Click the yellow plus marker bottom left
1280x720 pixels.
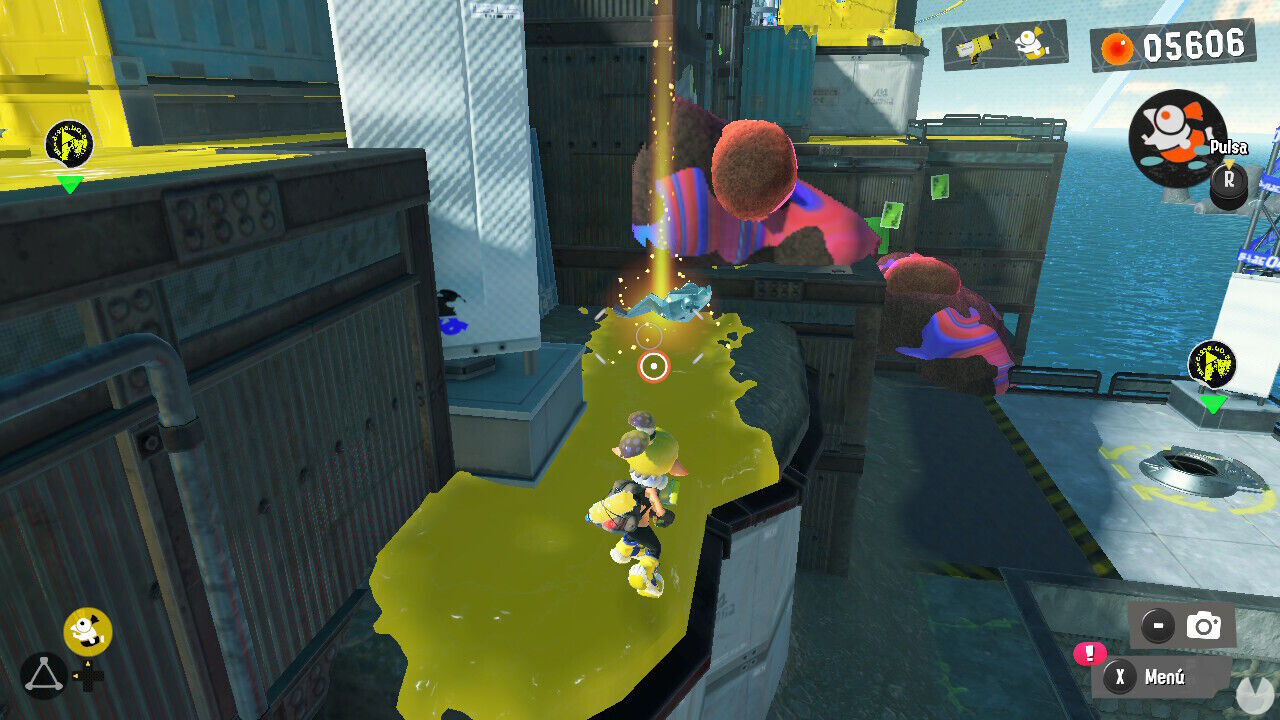[x=90, y=680]
